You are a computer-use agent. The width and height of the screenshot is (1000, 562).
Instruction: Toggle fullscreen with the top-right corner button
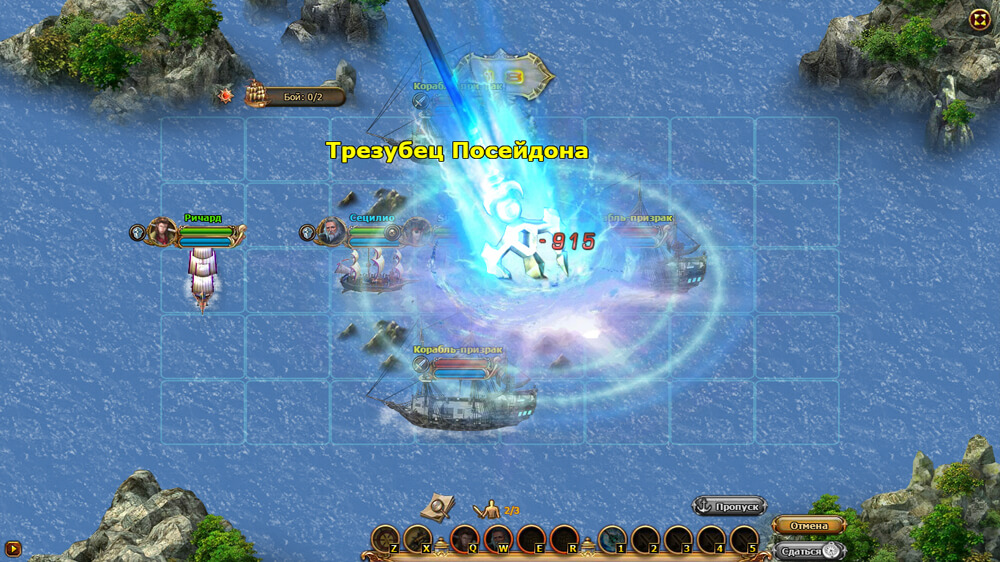coord(979,19)
